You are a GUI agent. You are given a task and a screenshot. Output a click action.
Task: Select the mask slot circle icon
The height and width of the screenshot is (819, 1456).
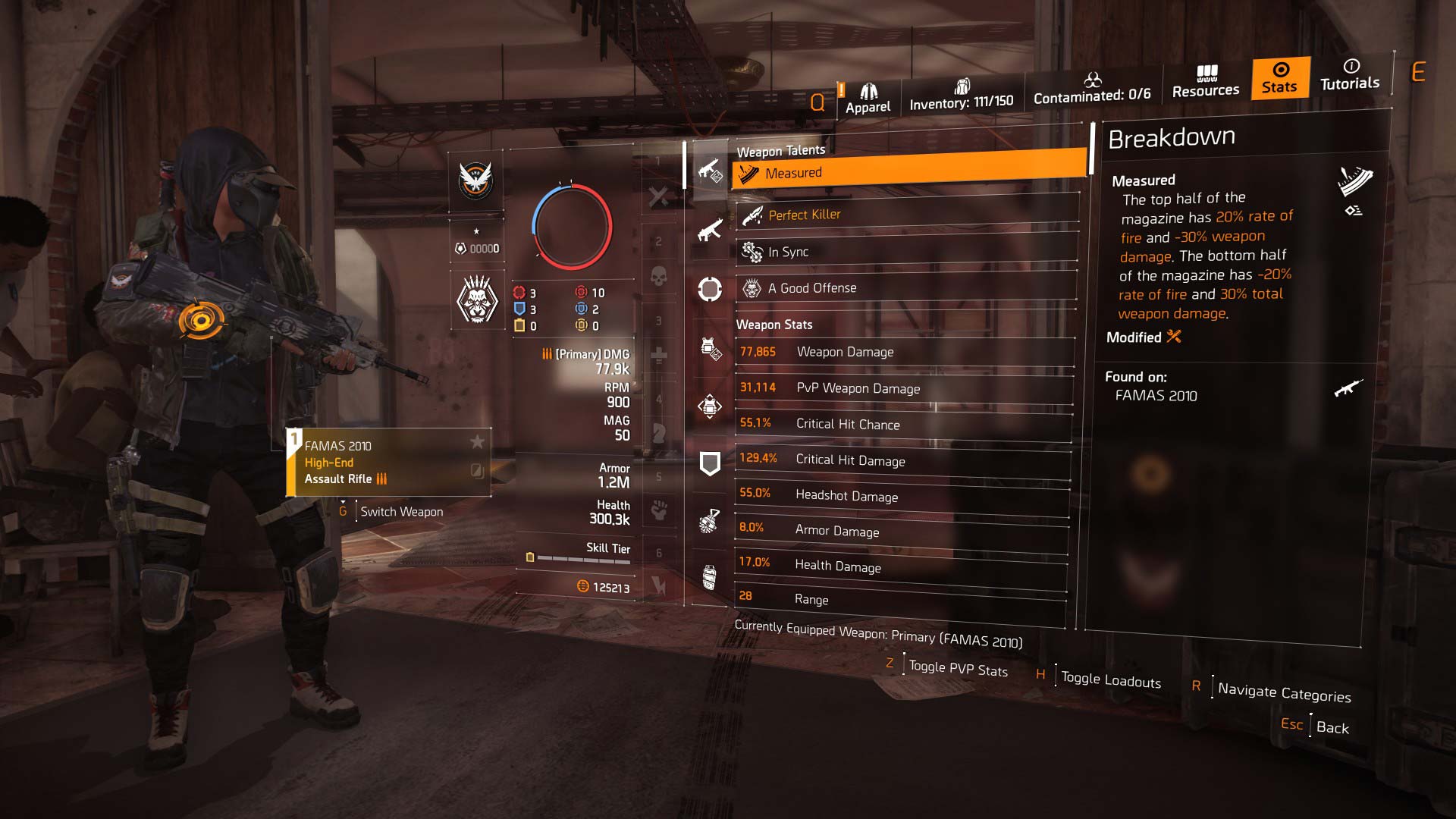709,290
